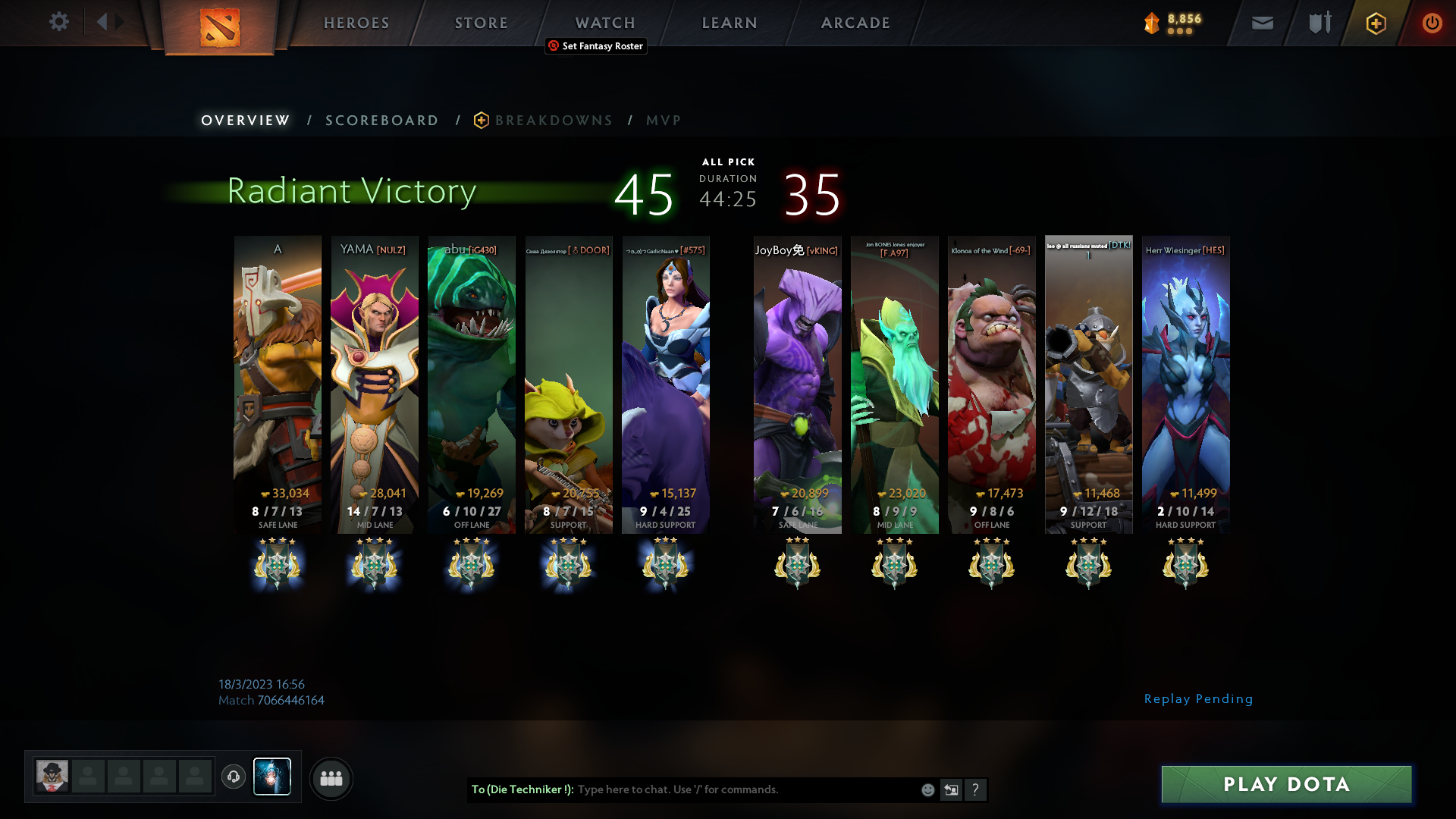
Task: Open the MVP tab
Action: coord(663,120)
